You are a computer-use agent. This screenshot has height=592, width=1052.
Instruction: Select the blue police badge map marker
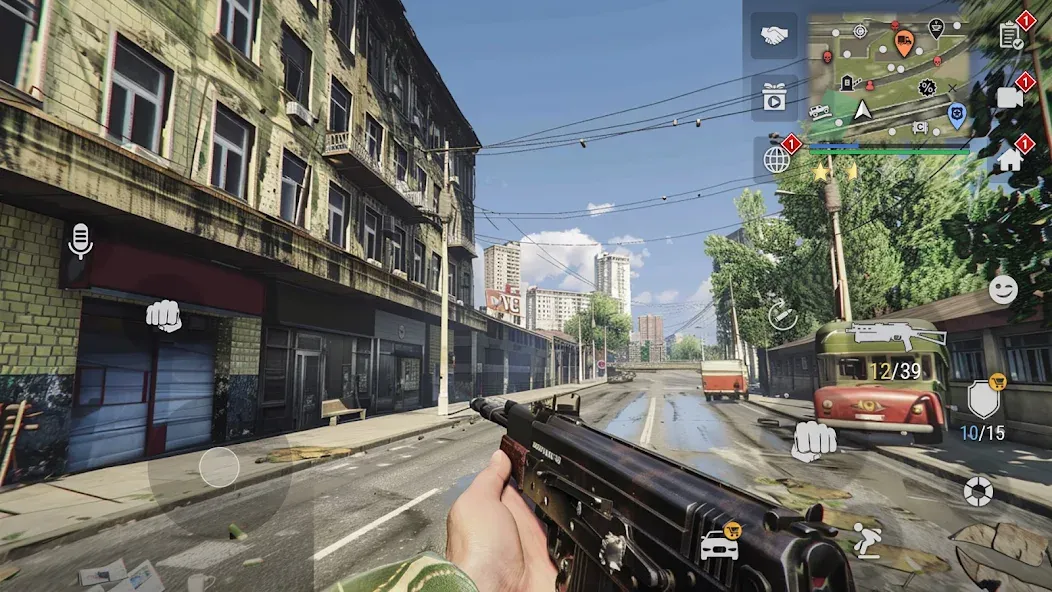[956, 115]
